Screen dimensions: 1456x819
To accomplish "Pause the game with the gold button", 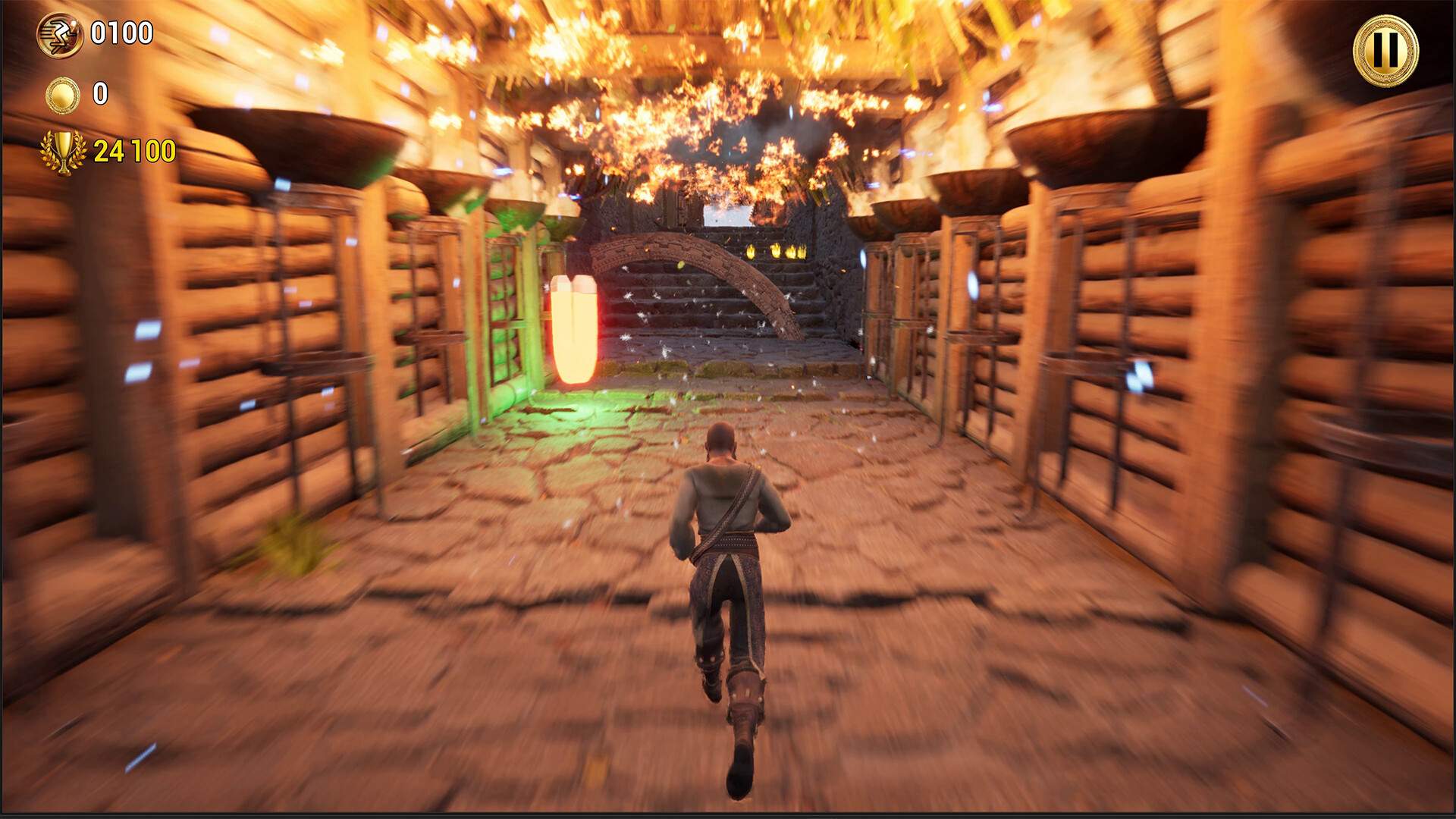I will point(1385,51).
